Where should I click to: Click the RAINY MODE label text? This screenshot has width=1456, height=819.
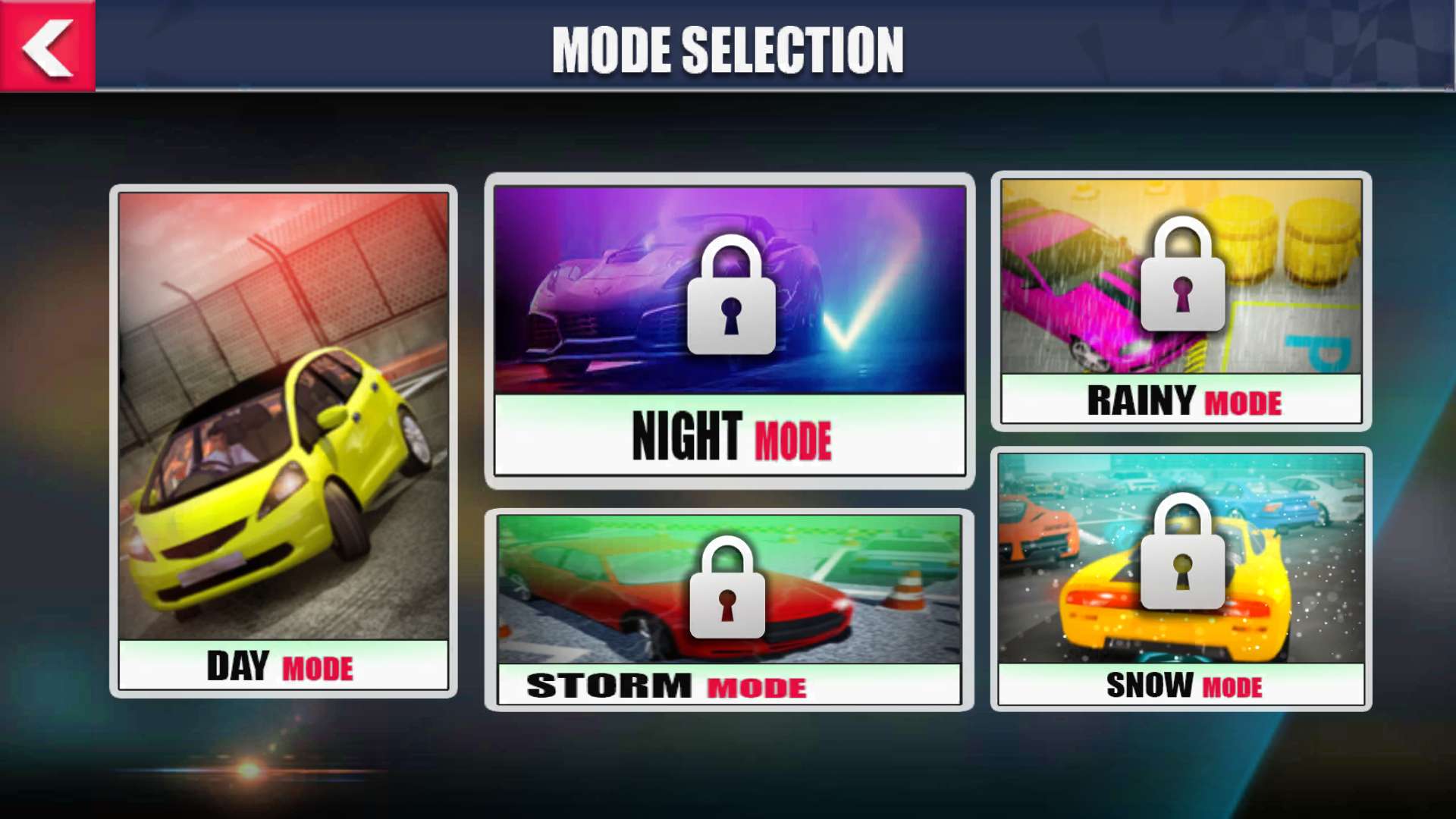tap(1183, 403)
